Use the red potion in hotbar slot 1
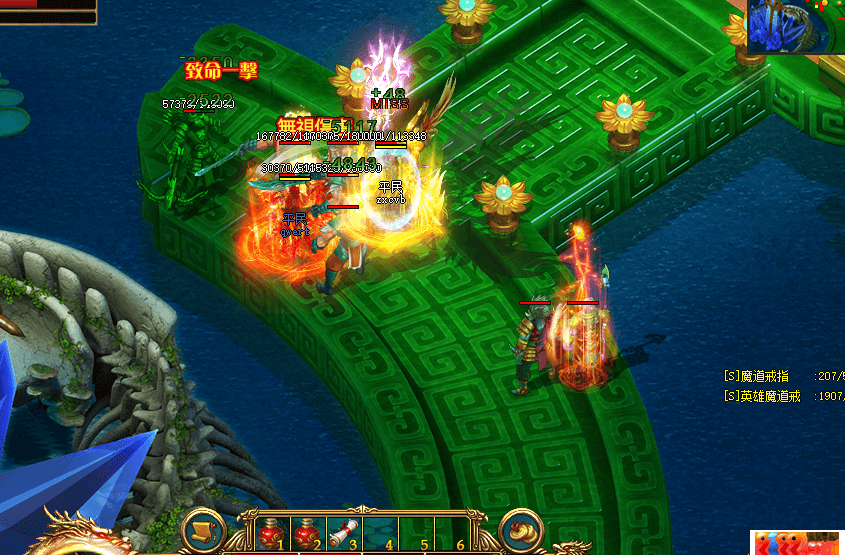This screenshot has width=845, height=555. click(270, 532)
